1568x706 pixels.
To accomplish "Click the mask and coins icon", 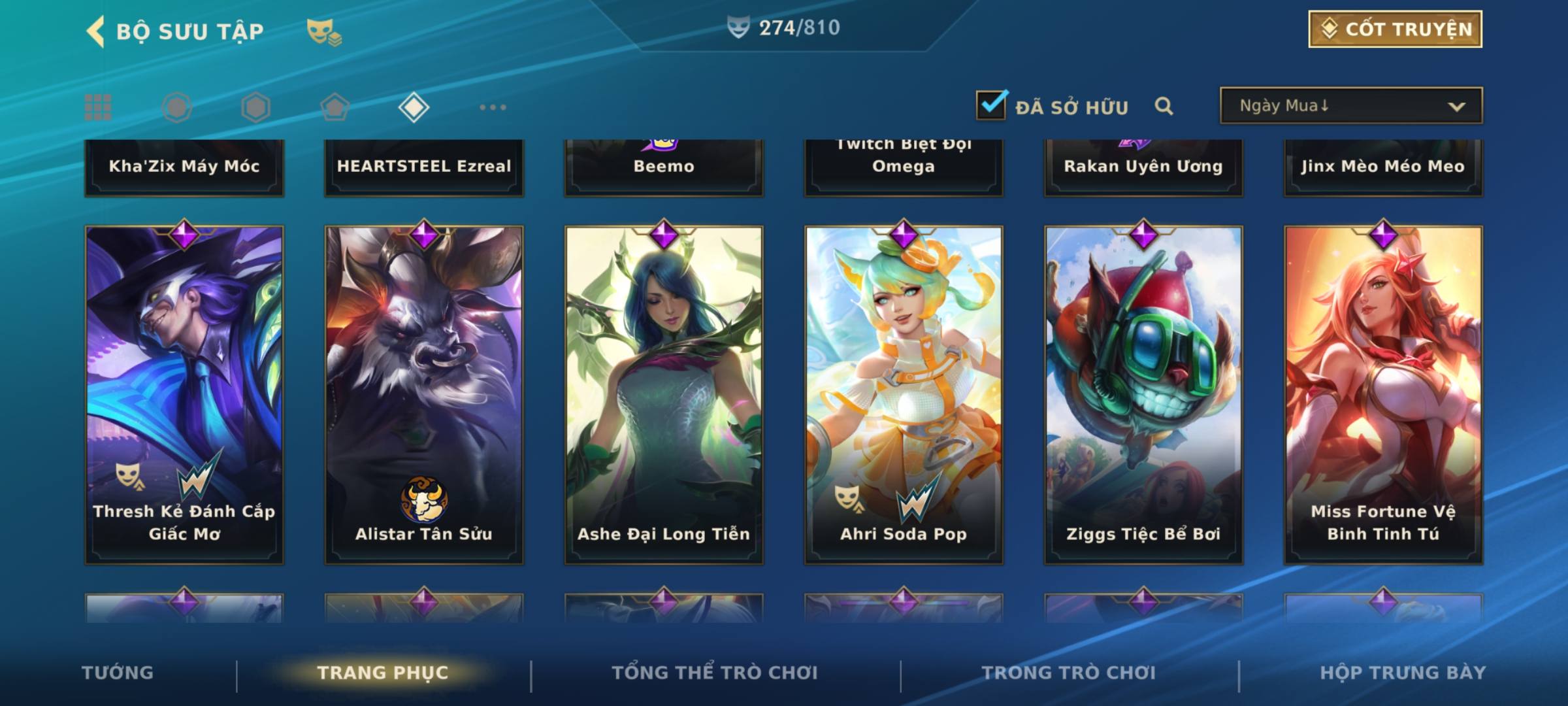I will pos(324,31).
